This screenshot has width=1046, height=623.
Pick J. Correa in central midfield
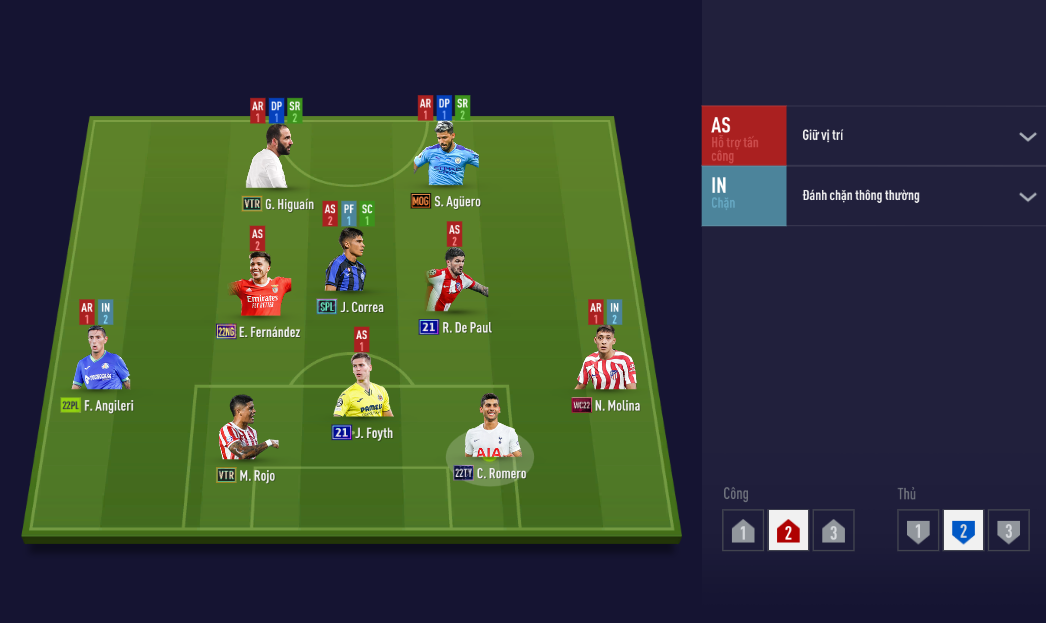pos(346,264)
